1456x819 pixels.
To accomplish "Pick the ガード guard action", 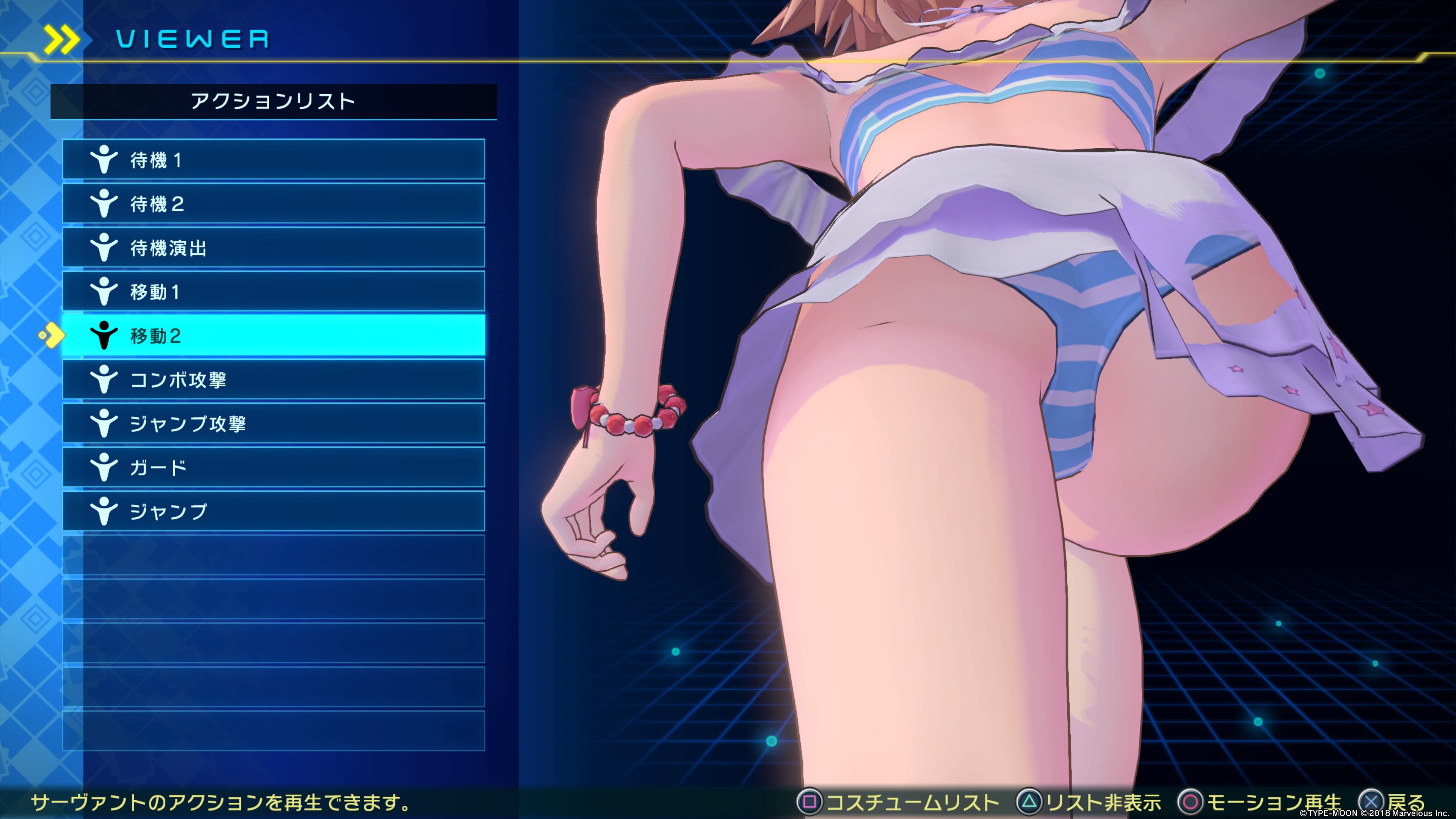I will point(273,468).
